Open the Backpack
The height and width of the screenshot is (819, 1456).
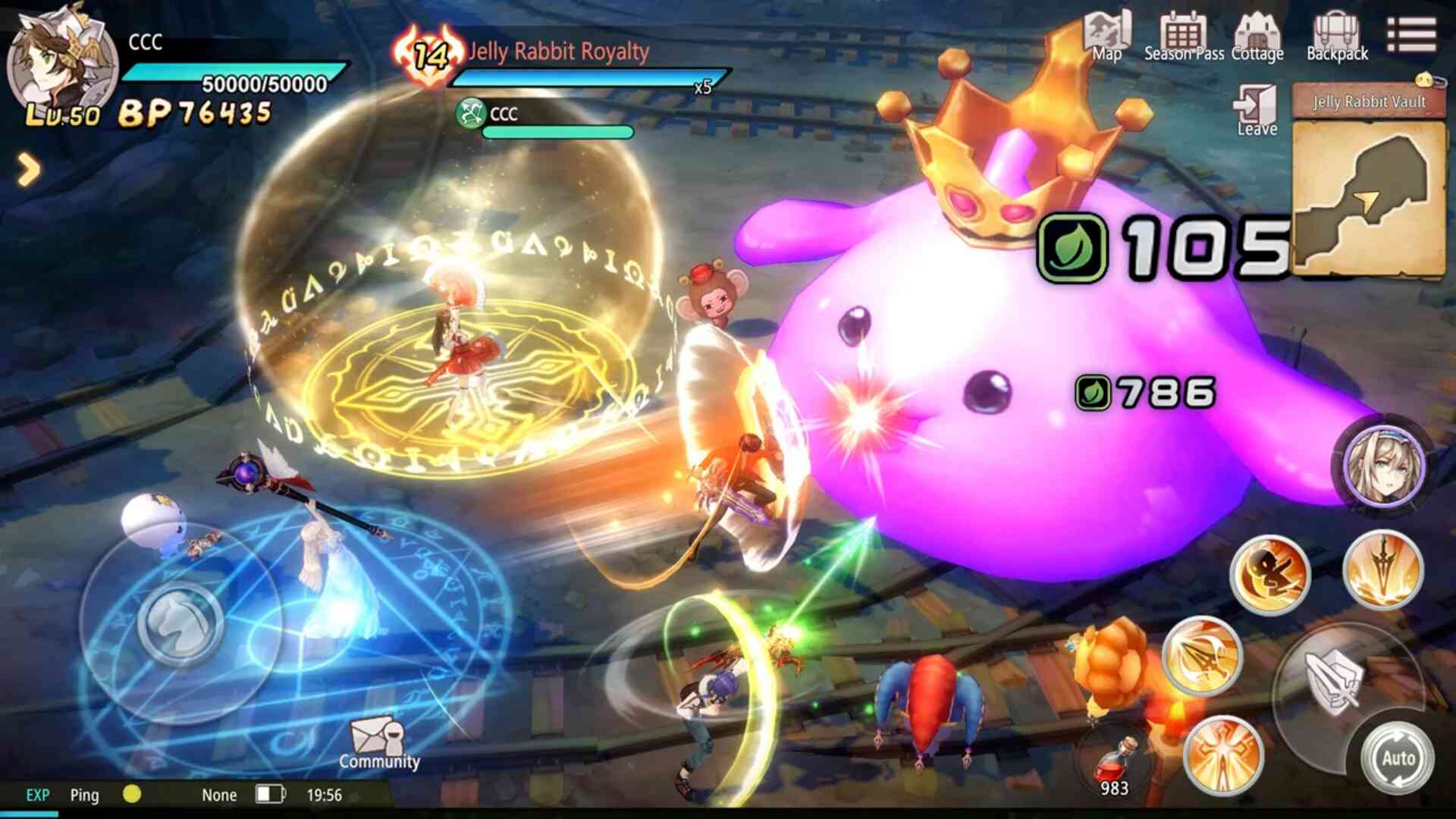click(1337, 36)
